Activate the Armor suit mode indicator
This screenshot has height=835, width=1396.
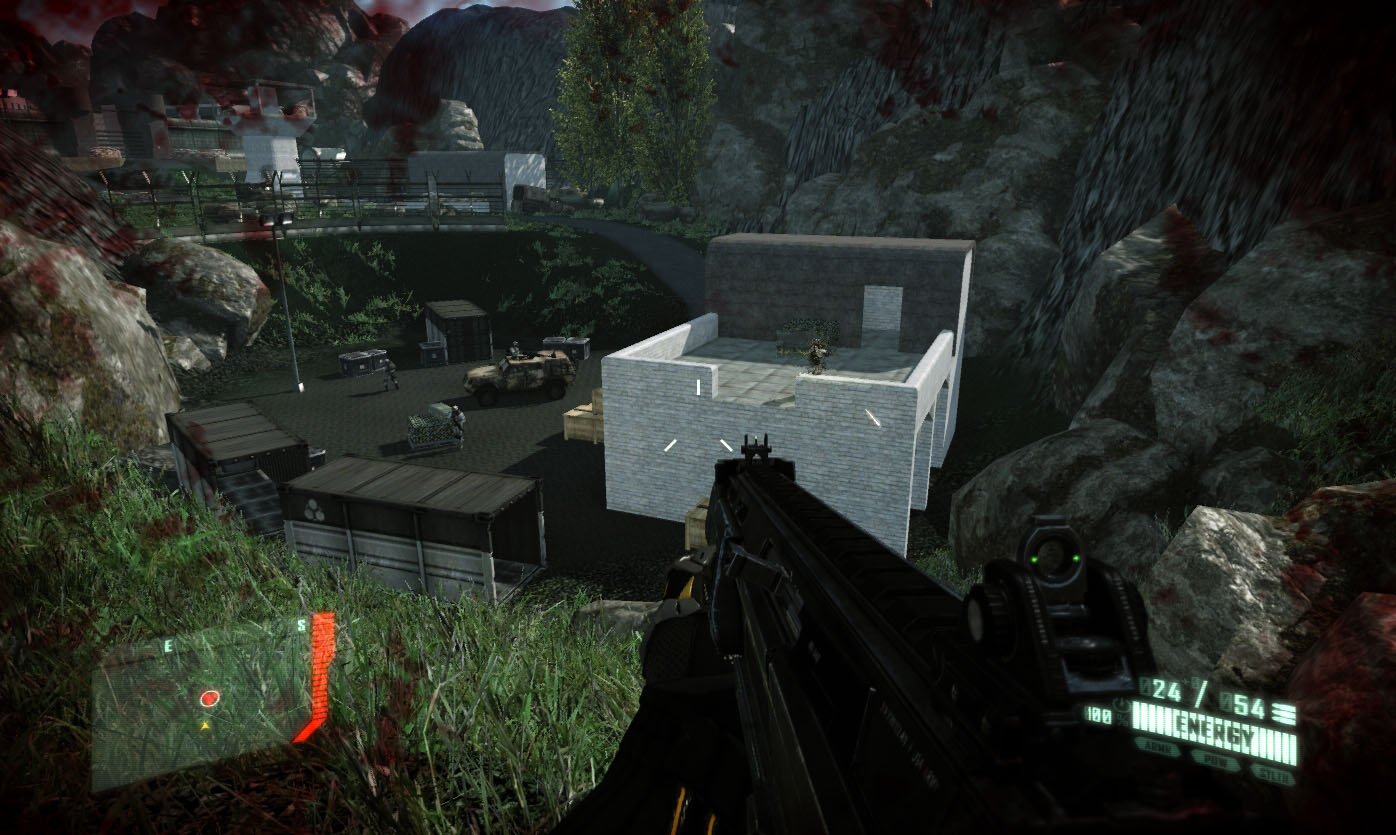[x=1156, y=746]
